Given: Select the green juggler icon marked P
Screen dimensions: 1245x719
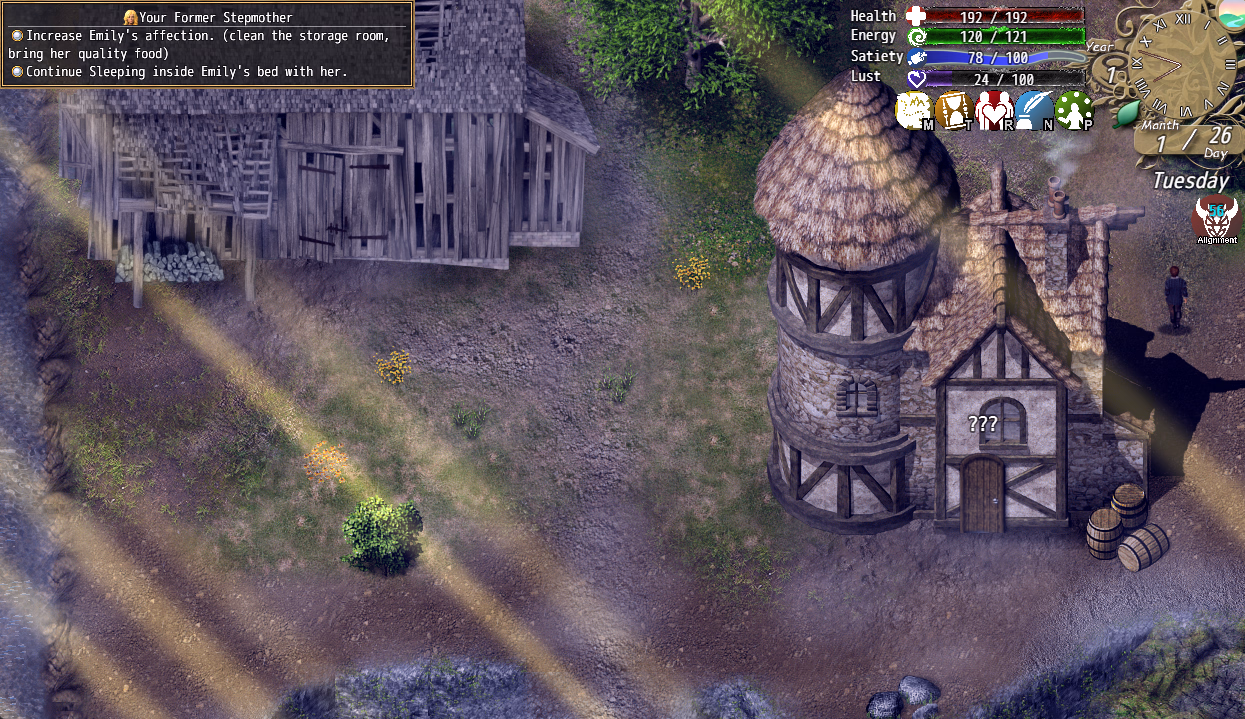Looking at the screenshot, I should point(1074,111).
